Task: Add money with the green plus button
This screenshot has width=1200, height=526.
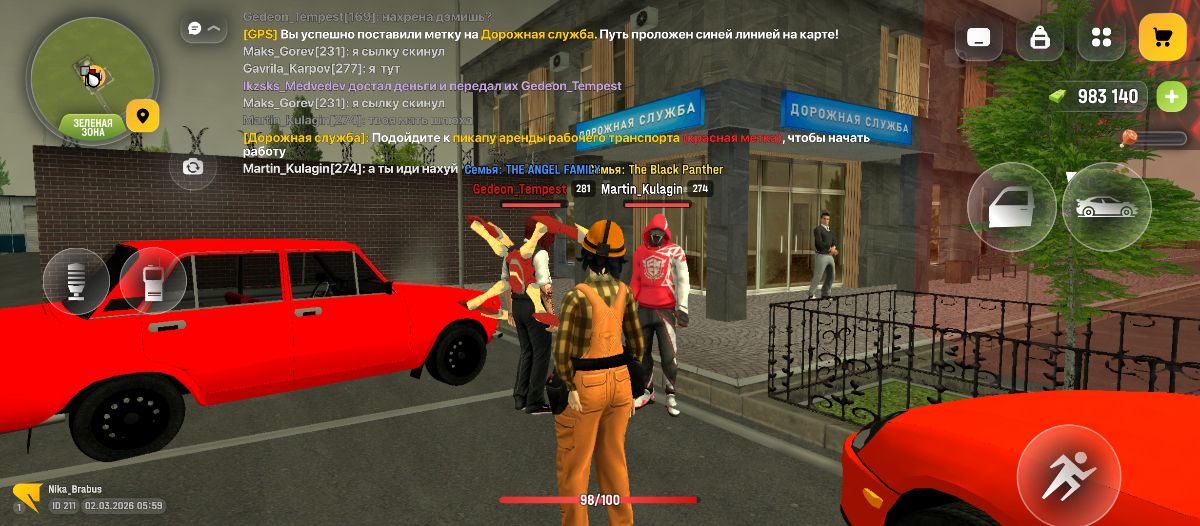Action: pyautogui.click(x=1171, y=97)
